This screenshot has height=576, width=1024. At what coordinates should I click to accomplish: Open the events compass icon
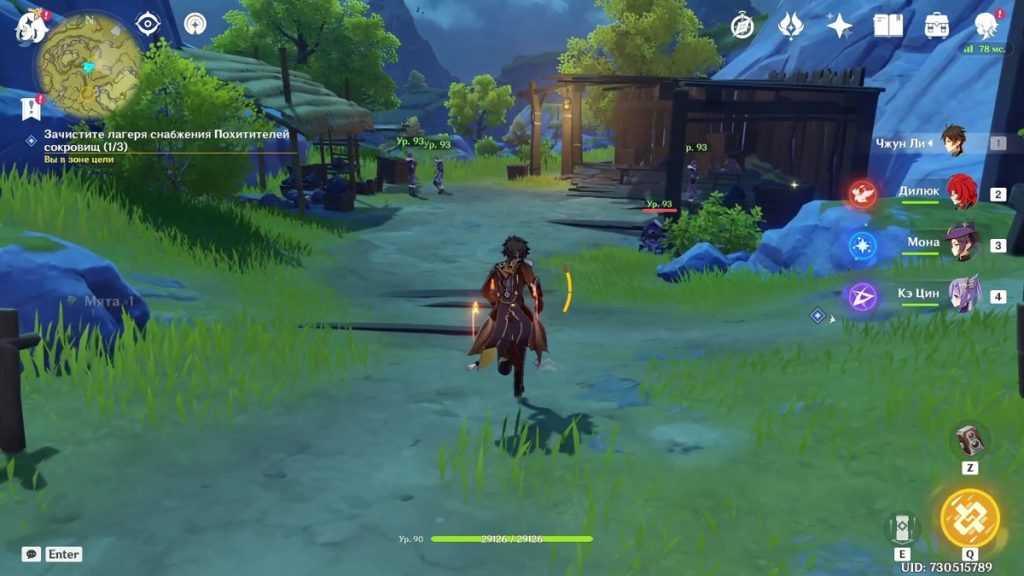coord(742,26)
